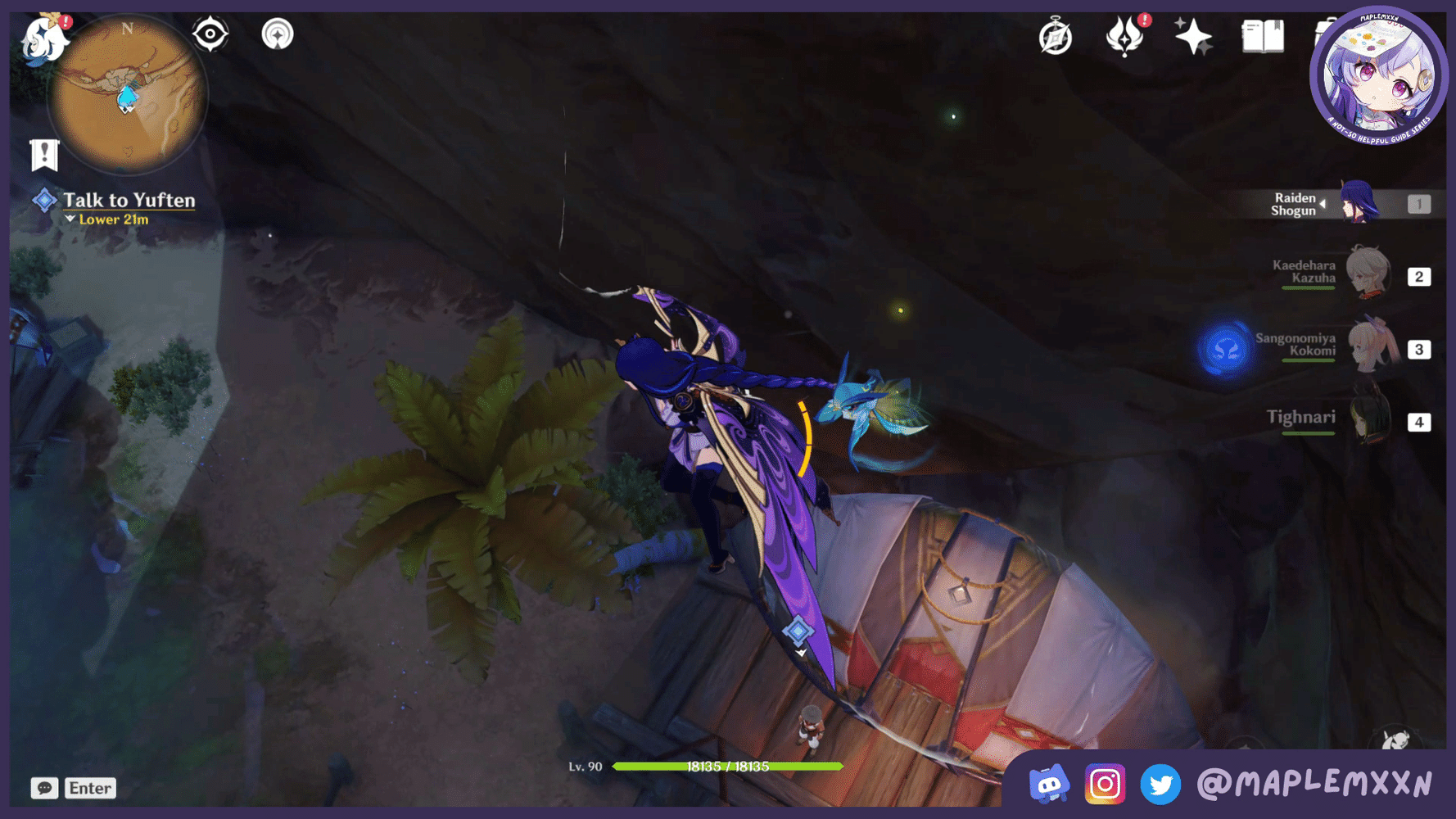Image resolution: width=1456 pixels, height=819 pixels.
Task: Collapse the Lower 21m distance chevron
Action: click(x=69, y=219)
